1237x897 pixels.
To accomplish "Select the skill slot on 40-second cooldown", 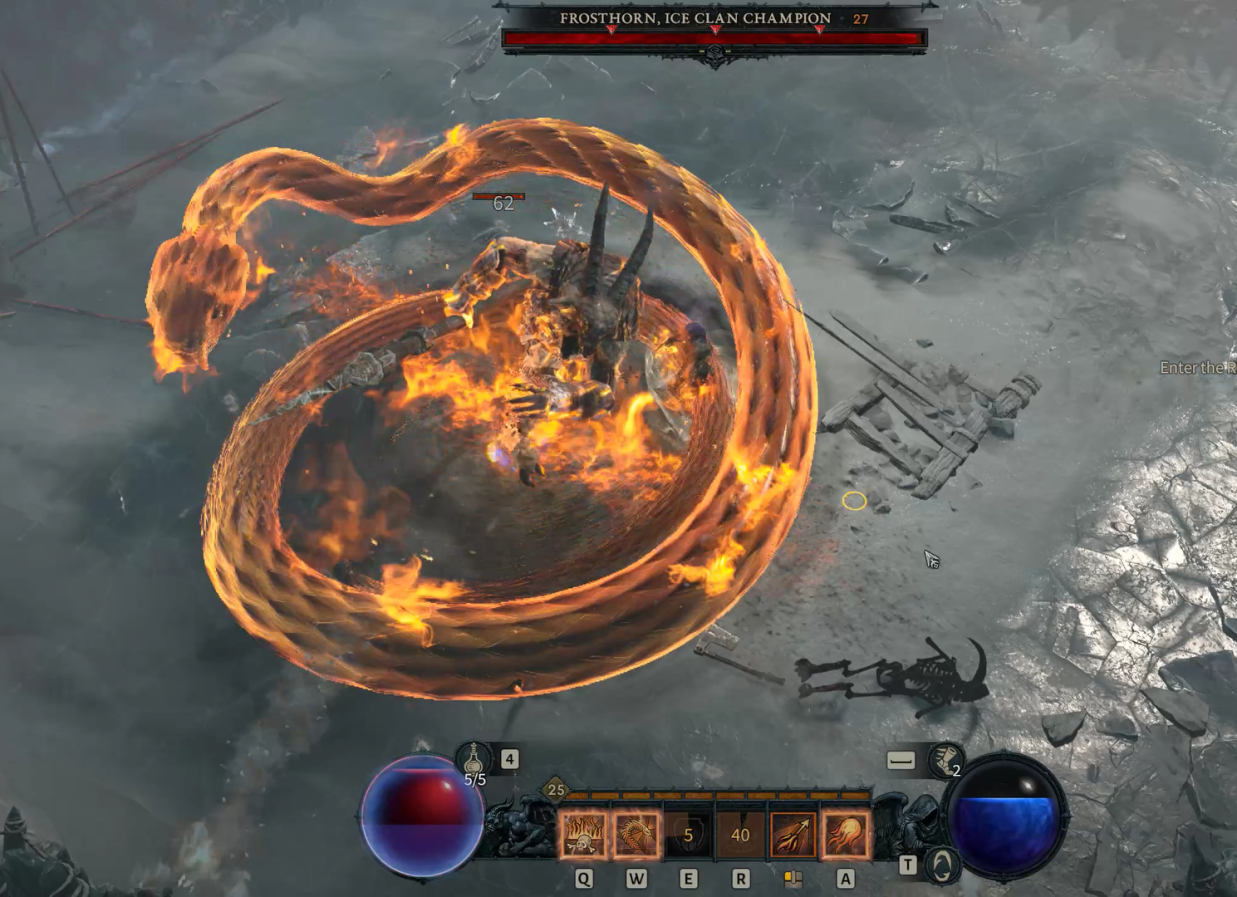I will tap(740, 834).
